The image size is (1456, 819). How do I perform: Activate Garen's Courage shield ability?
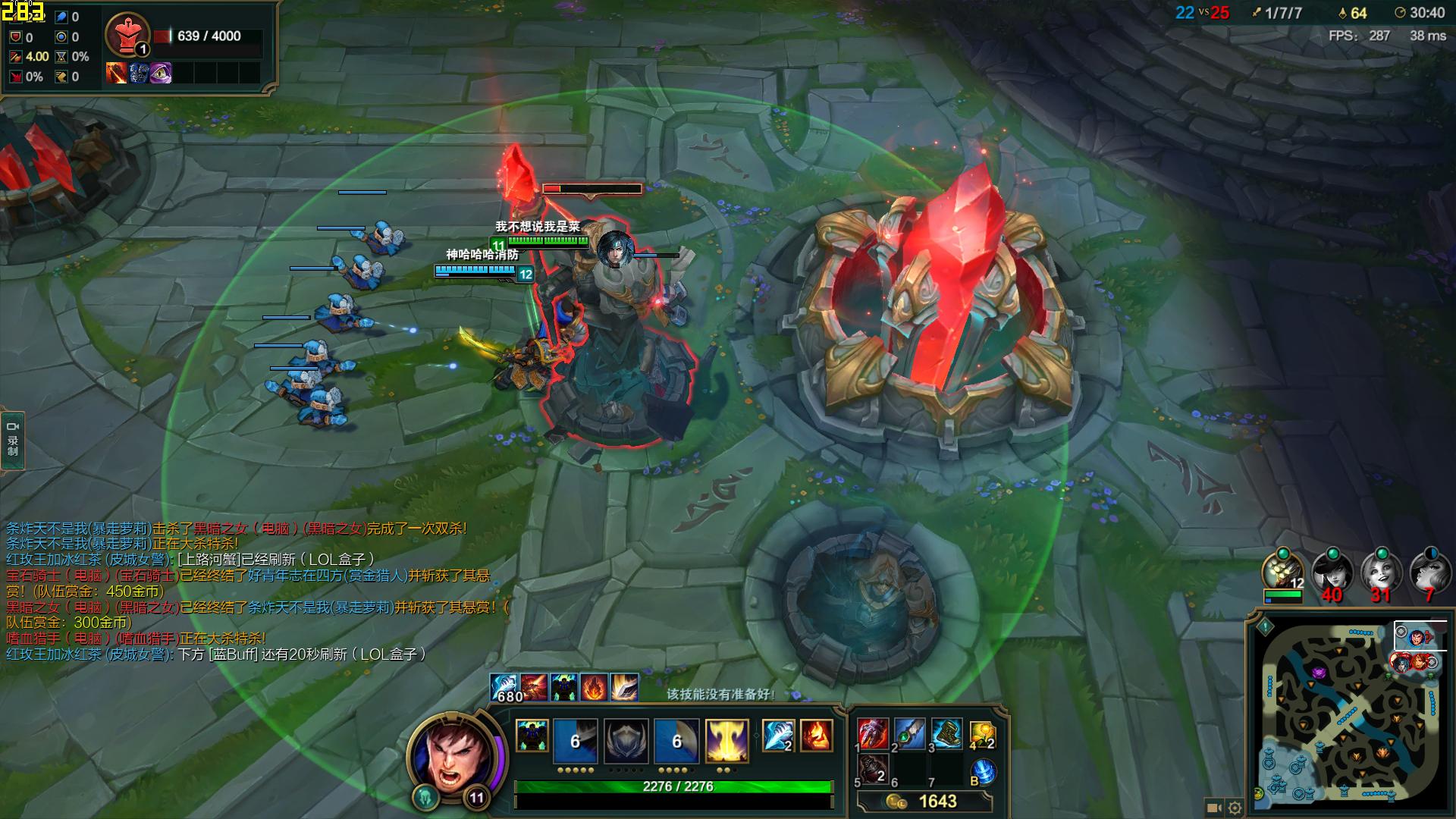(626, 740)
